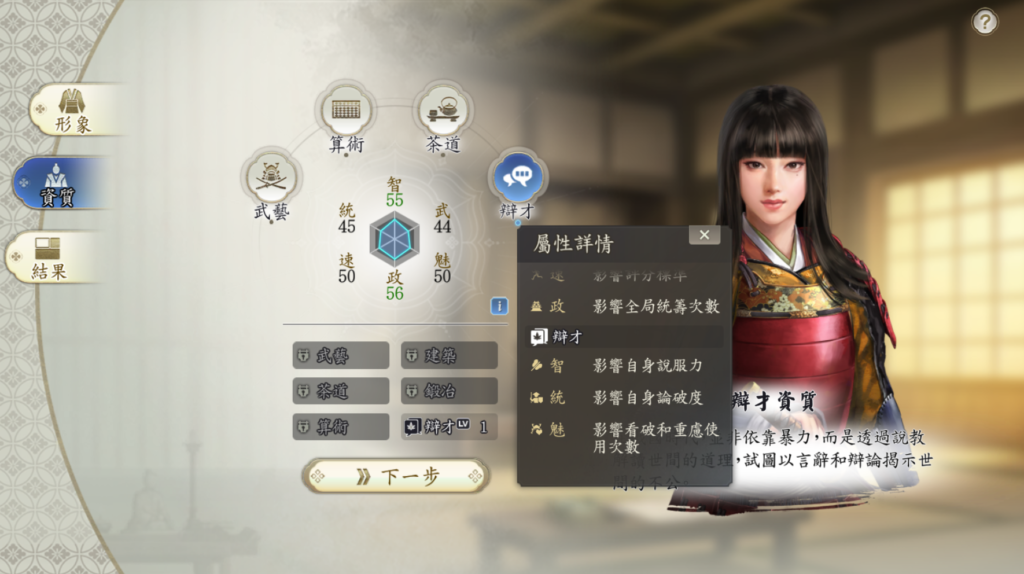Open the 資質 aptitude tab
The height and width of the screenshot is (574, 1024).
point(60,183)
